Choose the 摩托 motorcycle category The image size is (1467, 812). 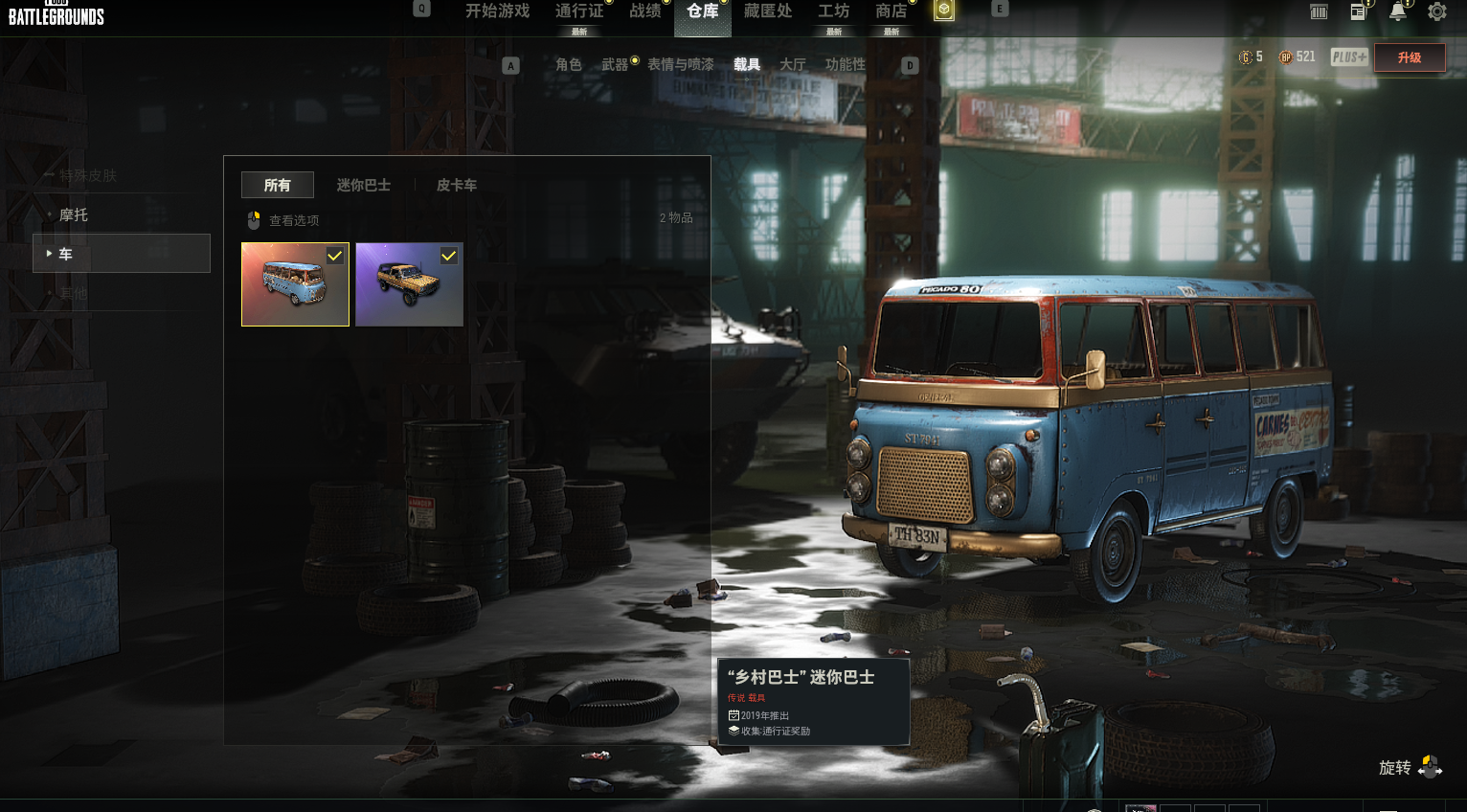pyautogui.click(x=74, y=214)
